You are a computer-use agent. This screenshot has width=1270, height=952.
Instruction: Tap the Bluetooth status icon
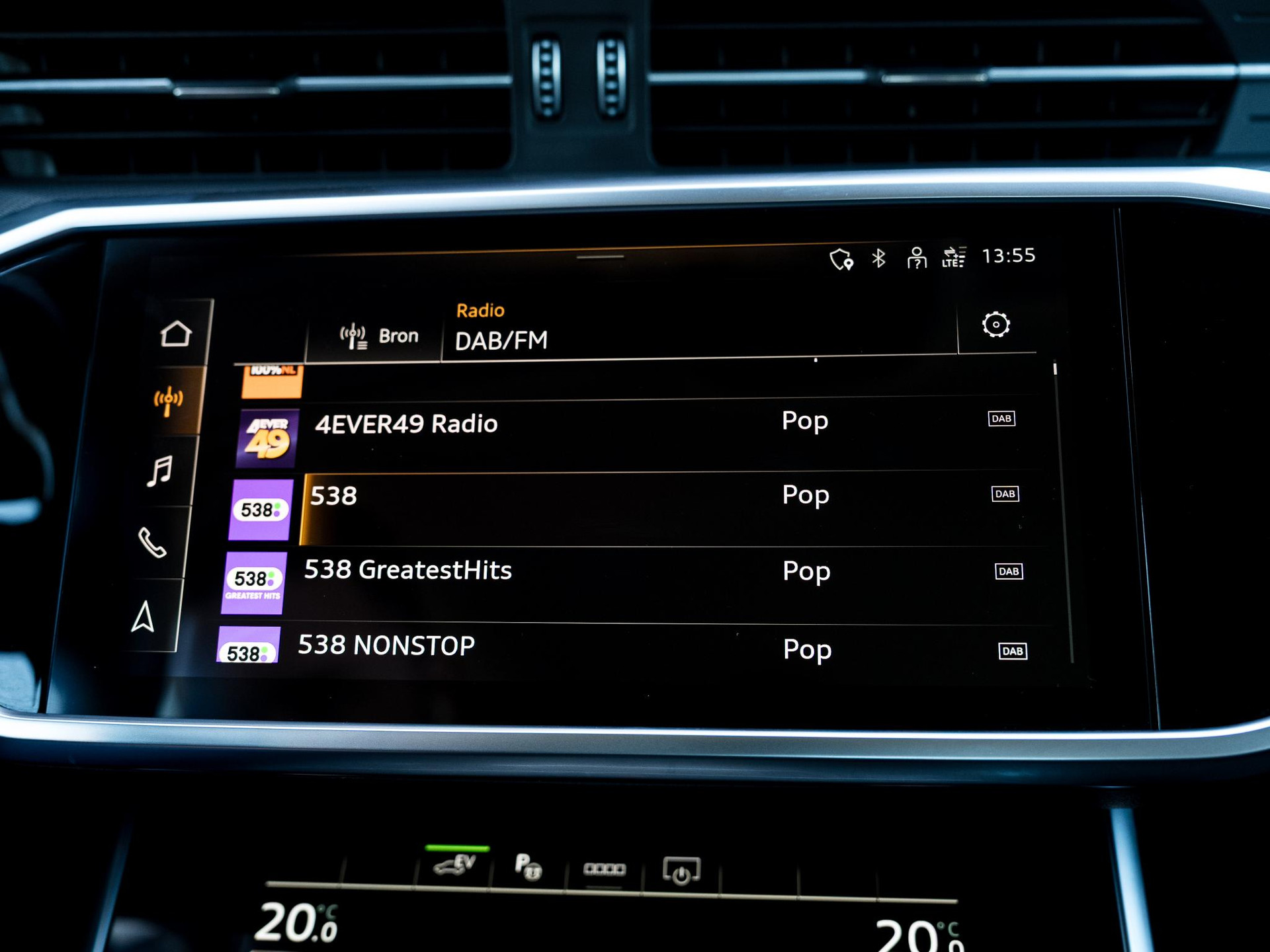(878, 258)
